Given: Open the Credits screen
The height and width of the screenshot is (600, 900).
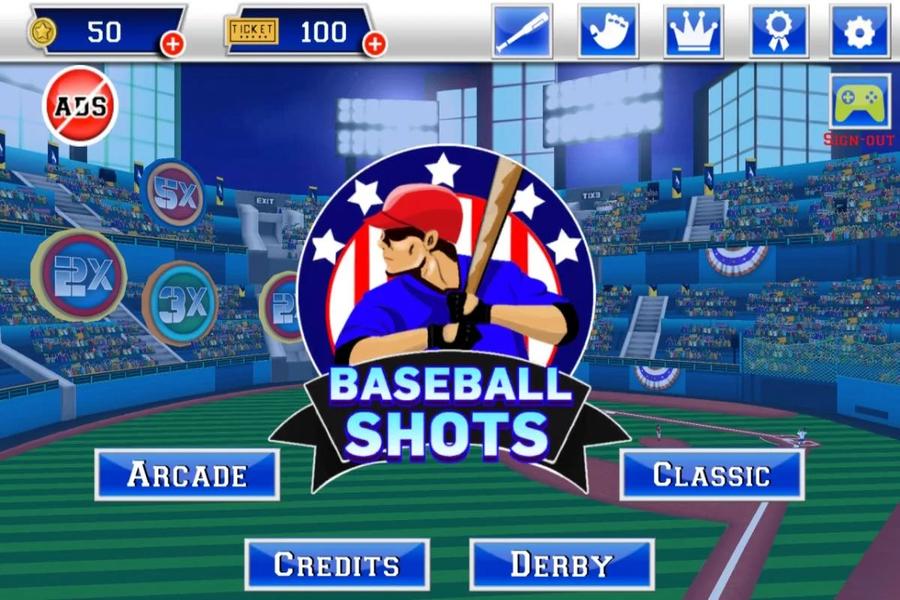Looking at the screenshot, I should (x=337, y=565).
